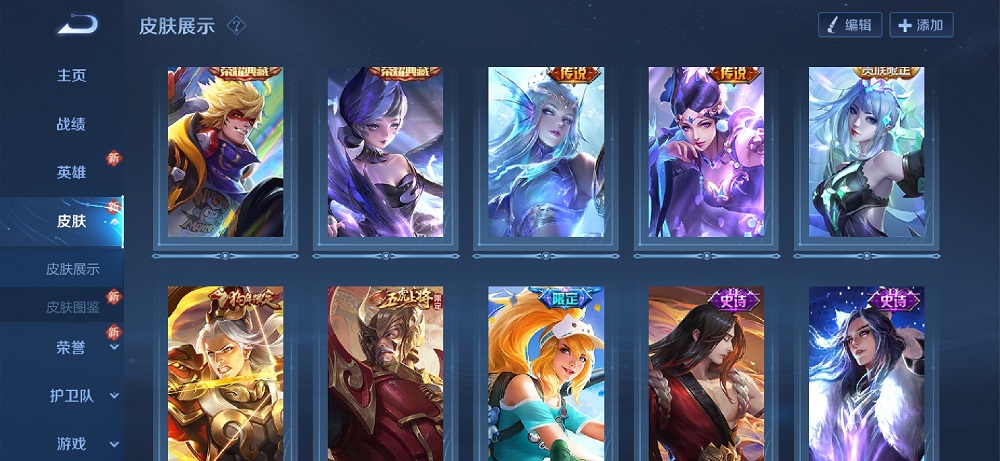
Task: Go to the 战绩 match record section
Action: coord(71,124)
